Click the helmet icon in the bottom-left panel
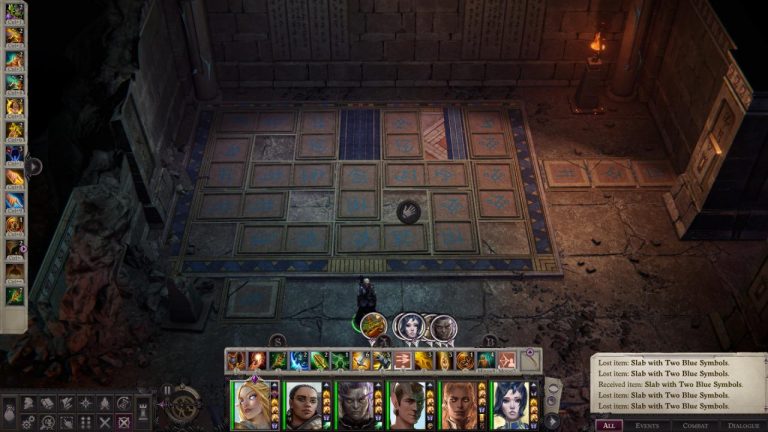Viewport: 768px width, 432px height. (x=28, y=403)
